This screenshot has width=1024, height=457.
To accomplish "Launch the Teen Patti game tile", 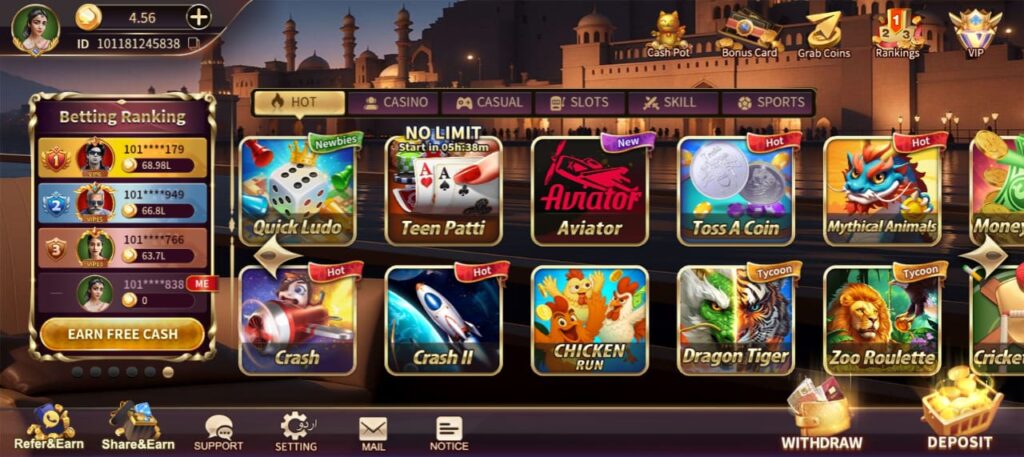I will (x=443, y=192).
